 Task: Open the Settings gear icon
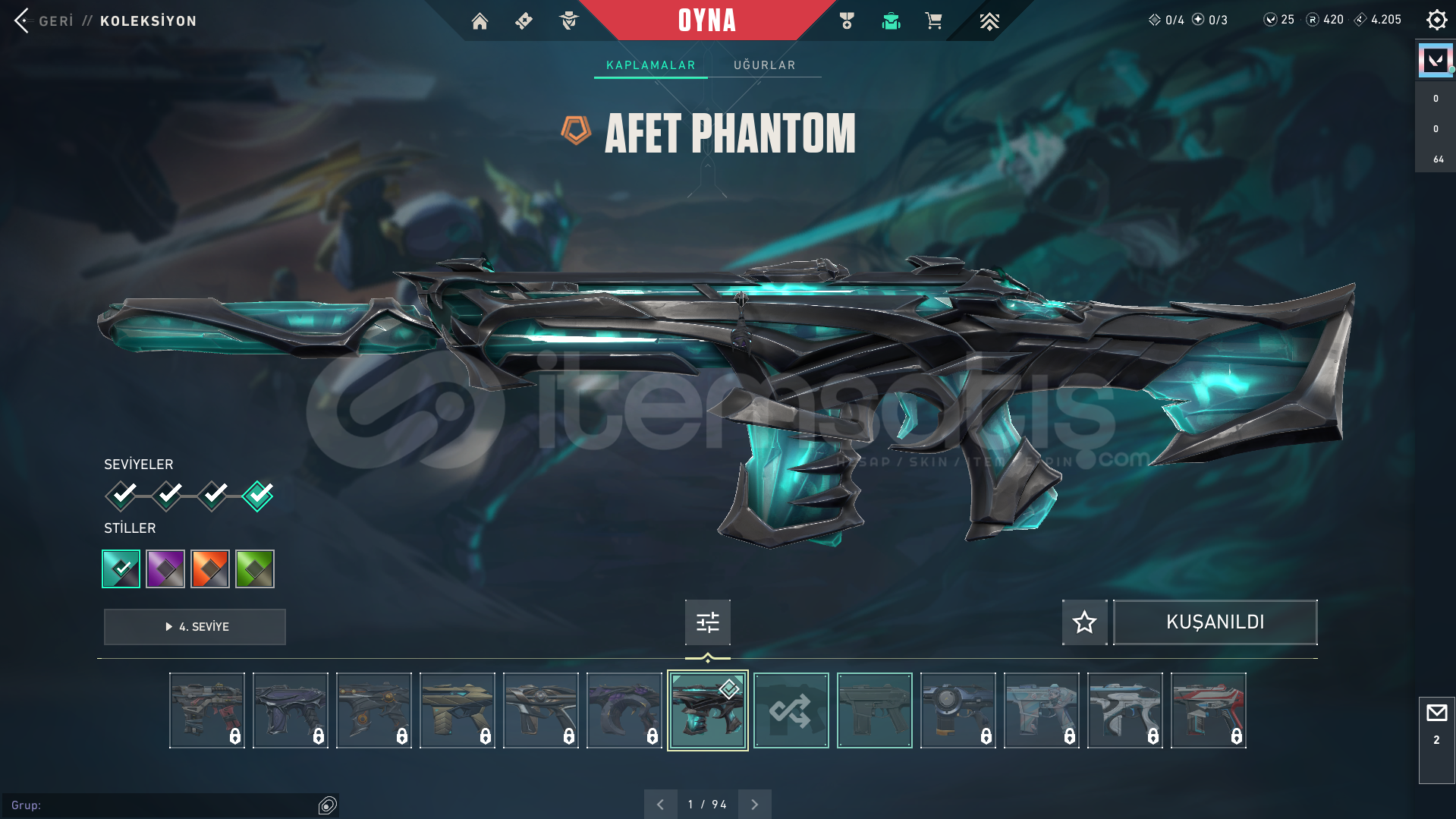click(x=1436, y=20)
